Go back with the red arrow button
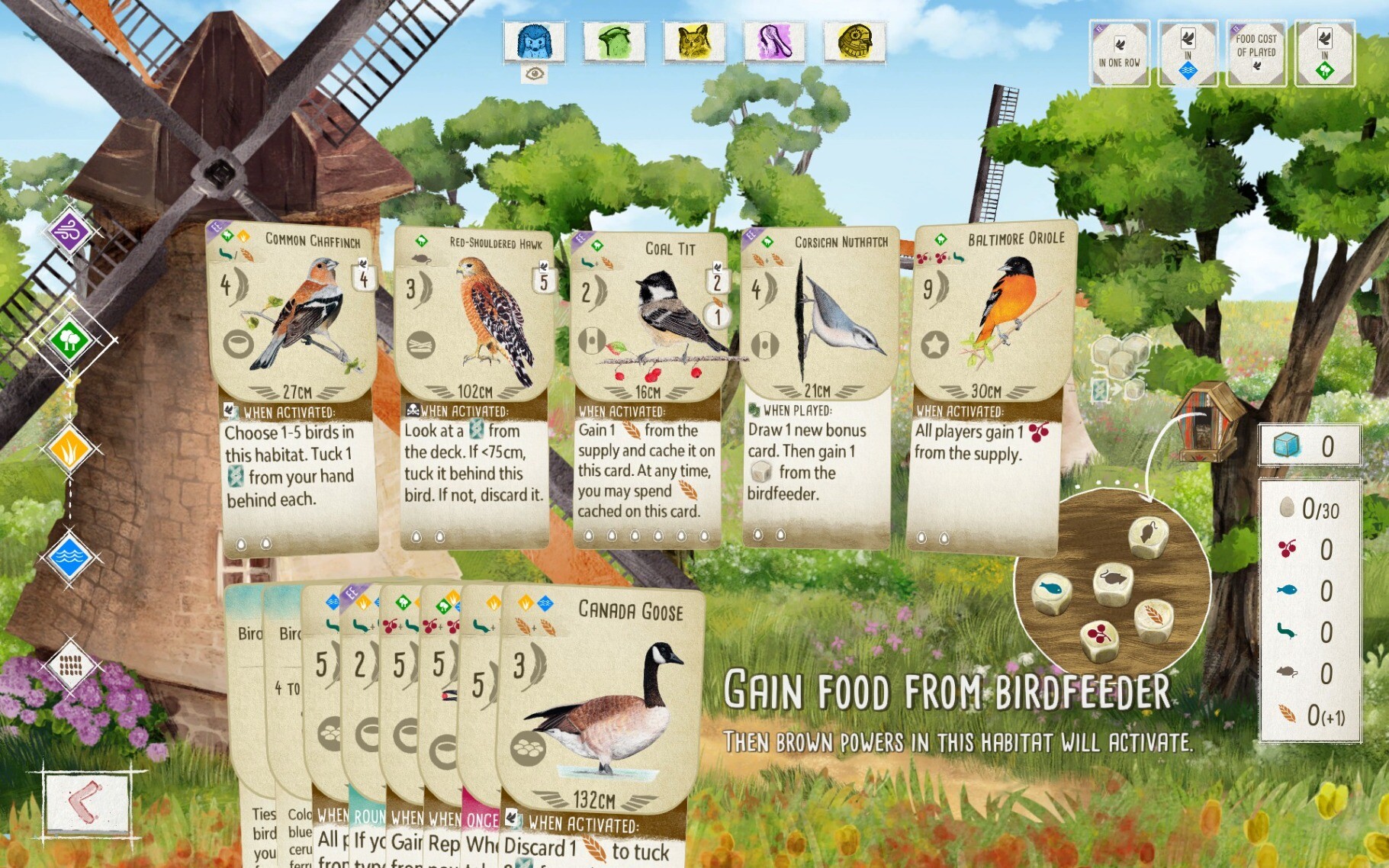 (86, 802)
